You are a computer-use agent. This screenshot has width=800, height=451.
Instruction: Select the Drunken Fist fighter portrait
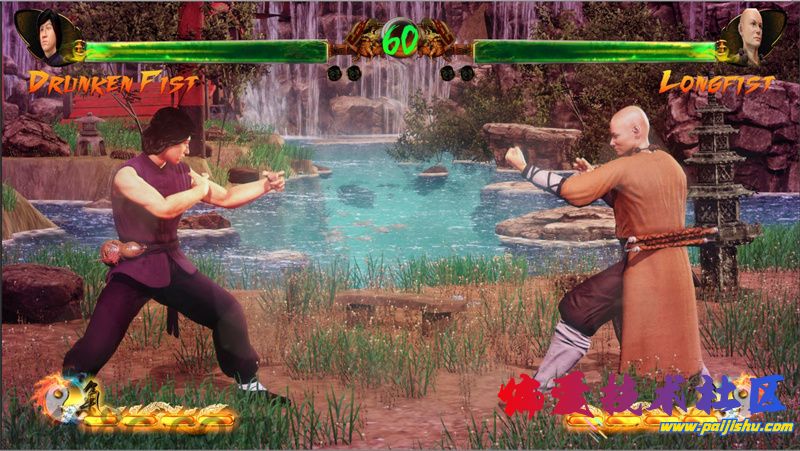tap(44, 37)
